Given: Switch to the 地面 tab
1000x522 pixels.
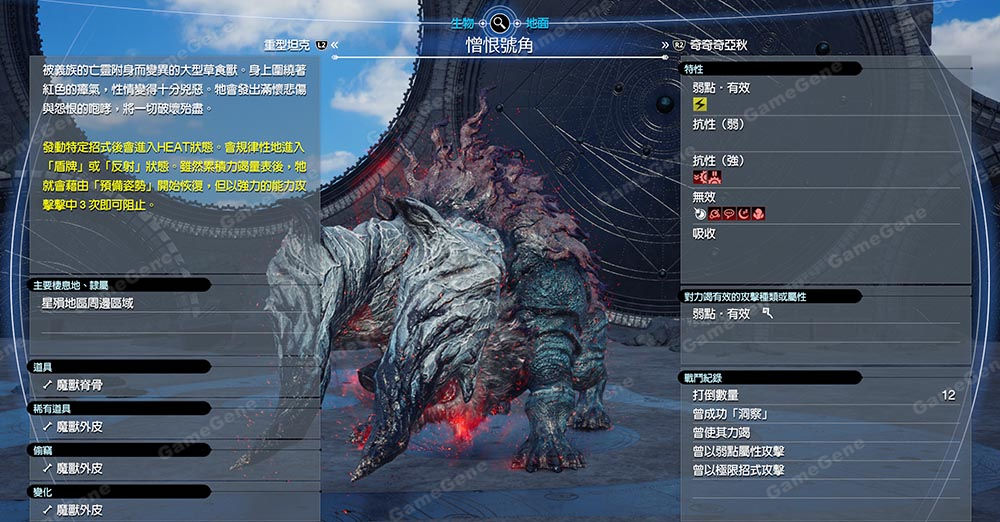Looking at the screenshot, I should point(536,22).
